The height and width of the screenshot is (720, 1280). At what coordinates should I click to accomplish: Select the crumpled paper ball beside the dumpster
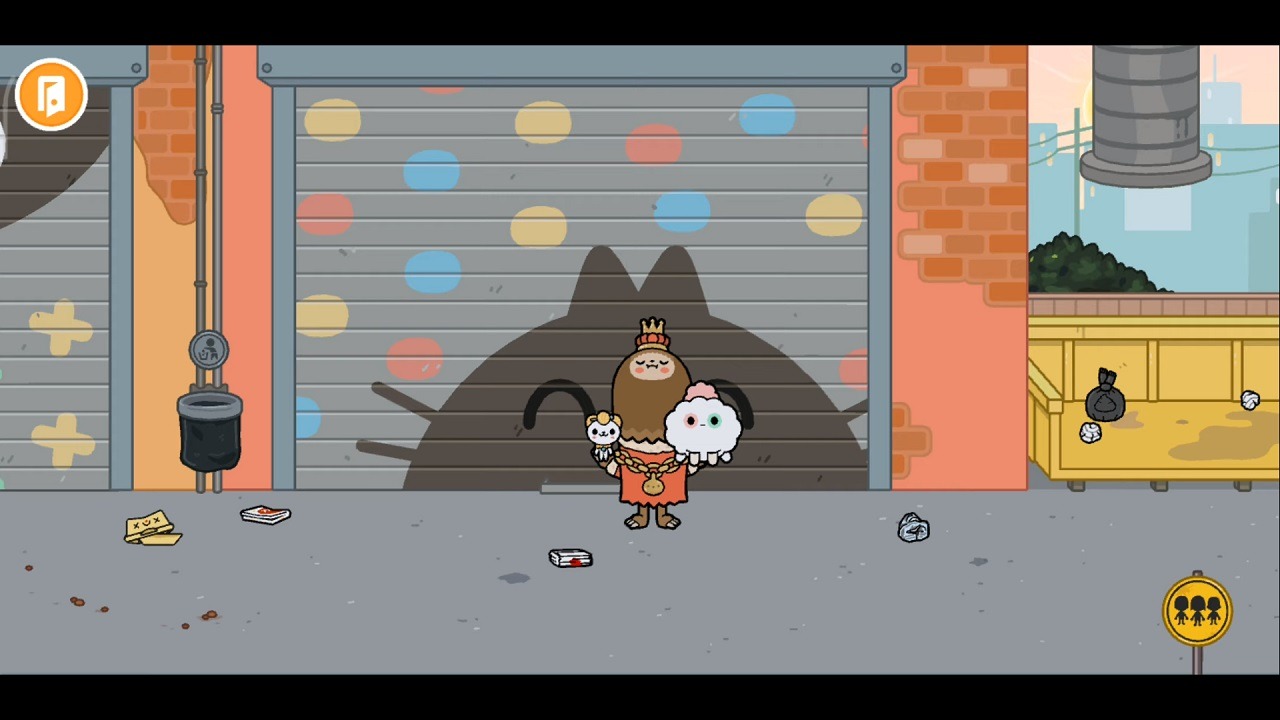1251,400
